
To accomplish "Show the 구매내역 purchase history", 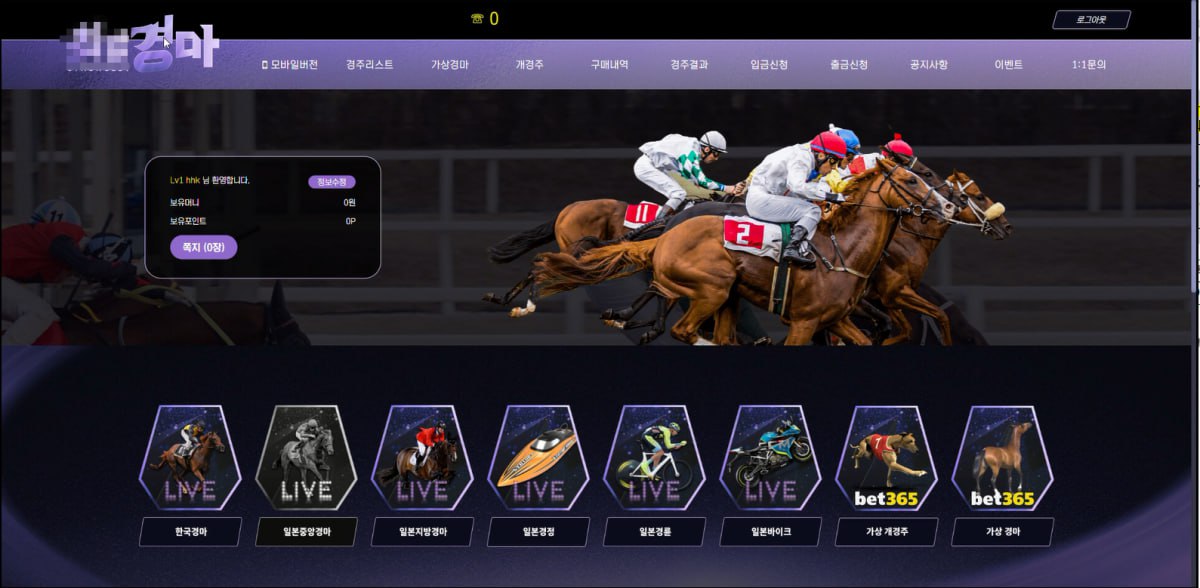I will tap(609, 65).
